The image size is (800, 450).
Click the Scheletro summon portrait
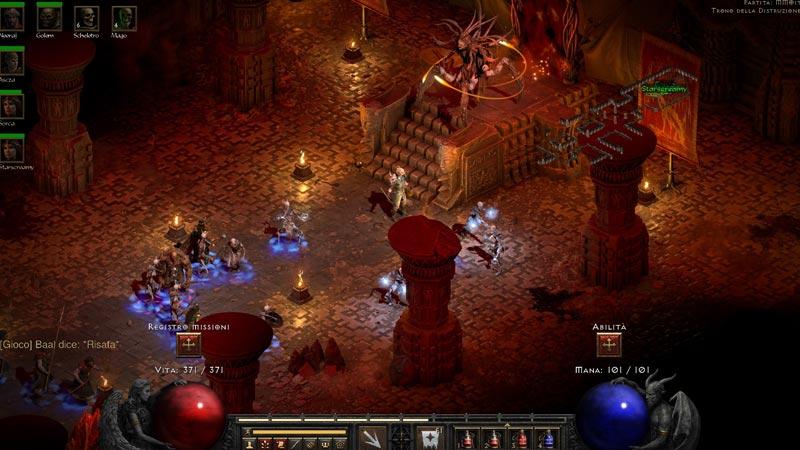click(x=87, y=17)
